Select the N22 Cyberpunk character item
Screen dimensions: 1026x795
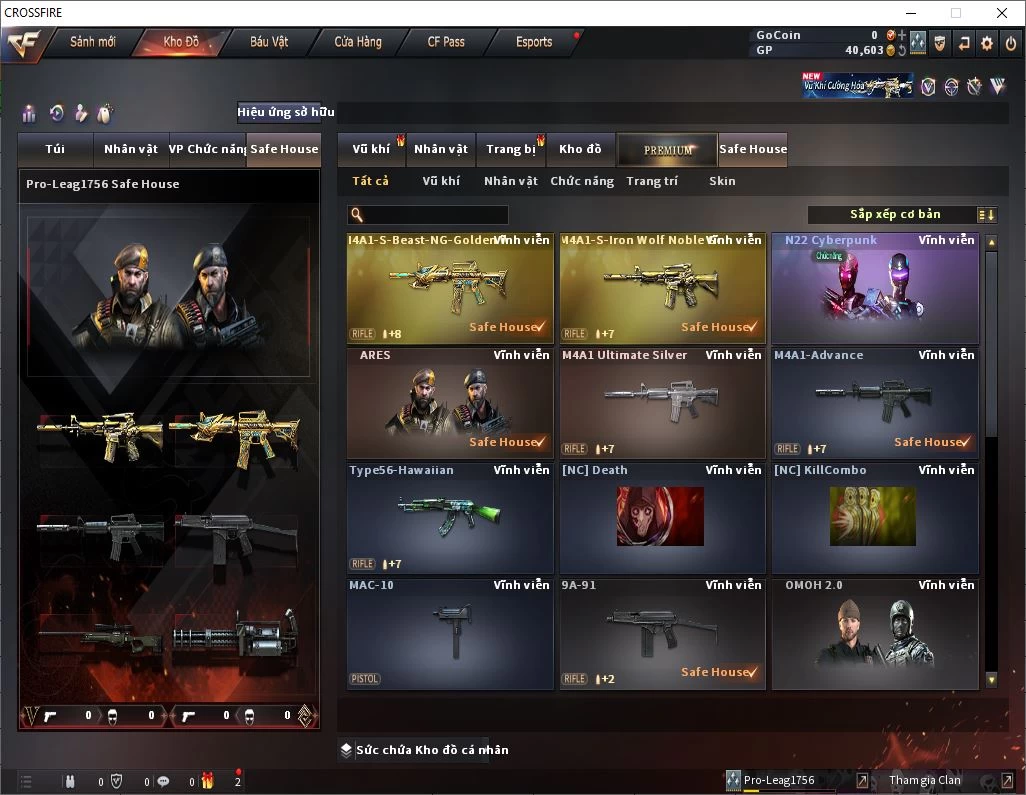click(x=874, y=288)
